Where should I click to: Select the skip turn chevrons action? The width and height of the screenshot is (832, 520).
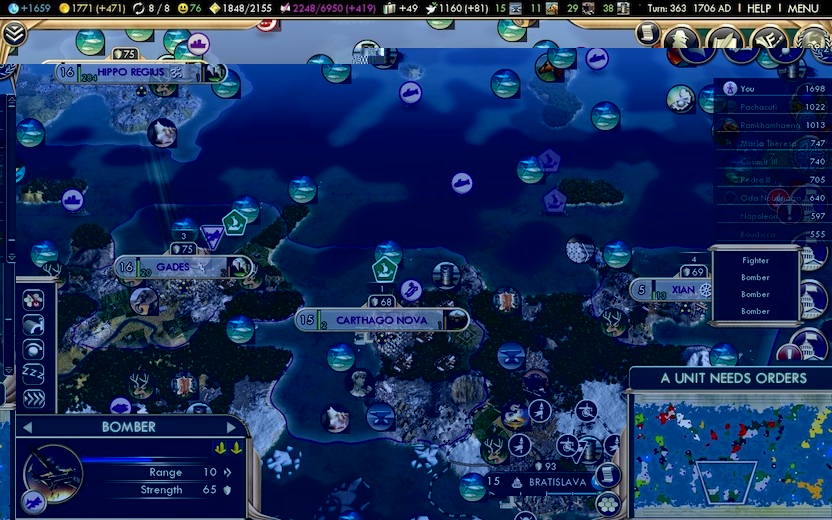[33, 398]
